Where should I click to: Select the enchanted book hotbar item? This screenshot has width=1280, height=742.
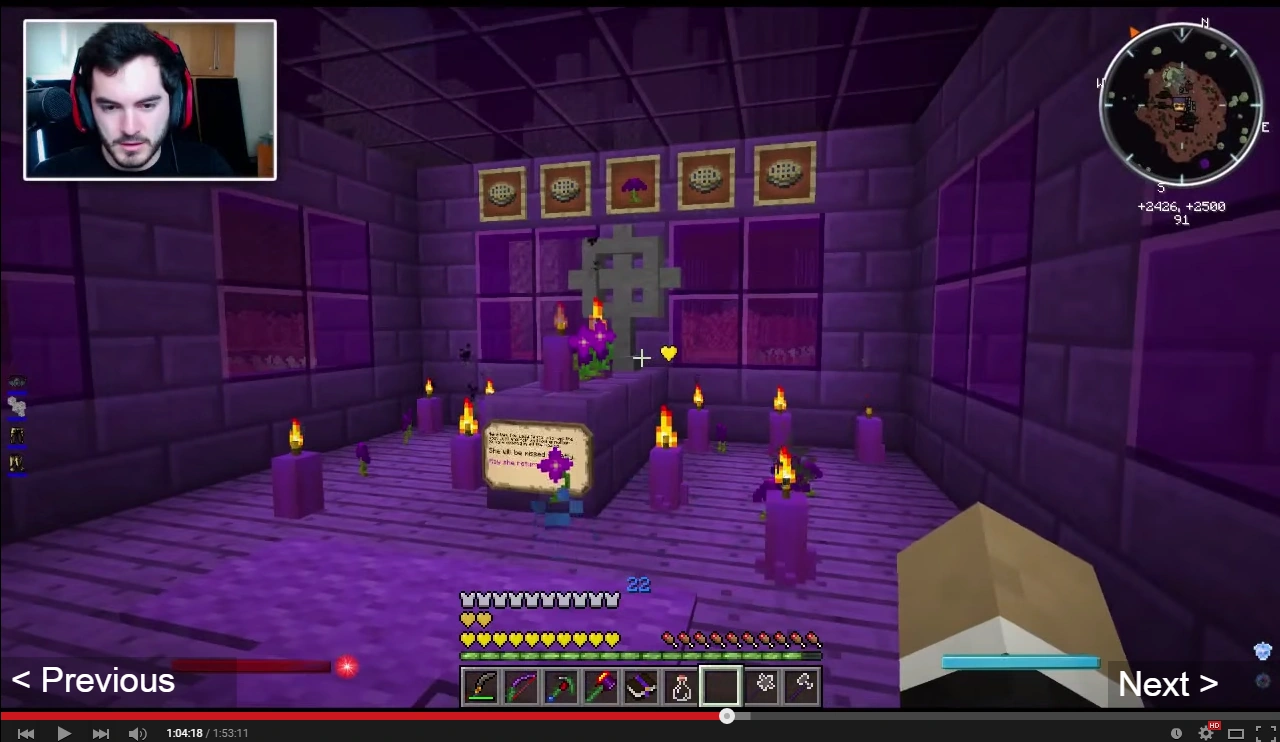coord(641,686)
